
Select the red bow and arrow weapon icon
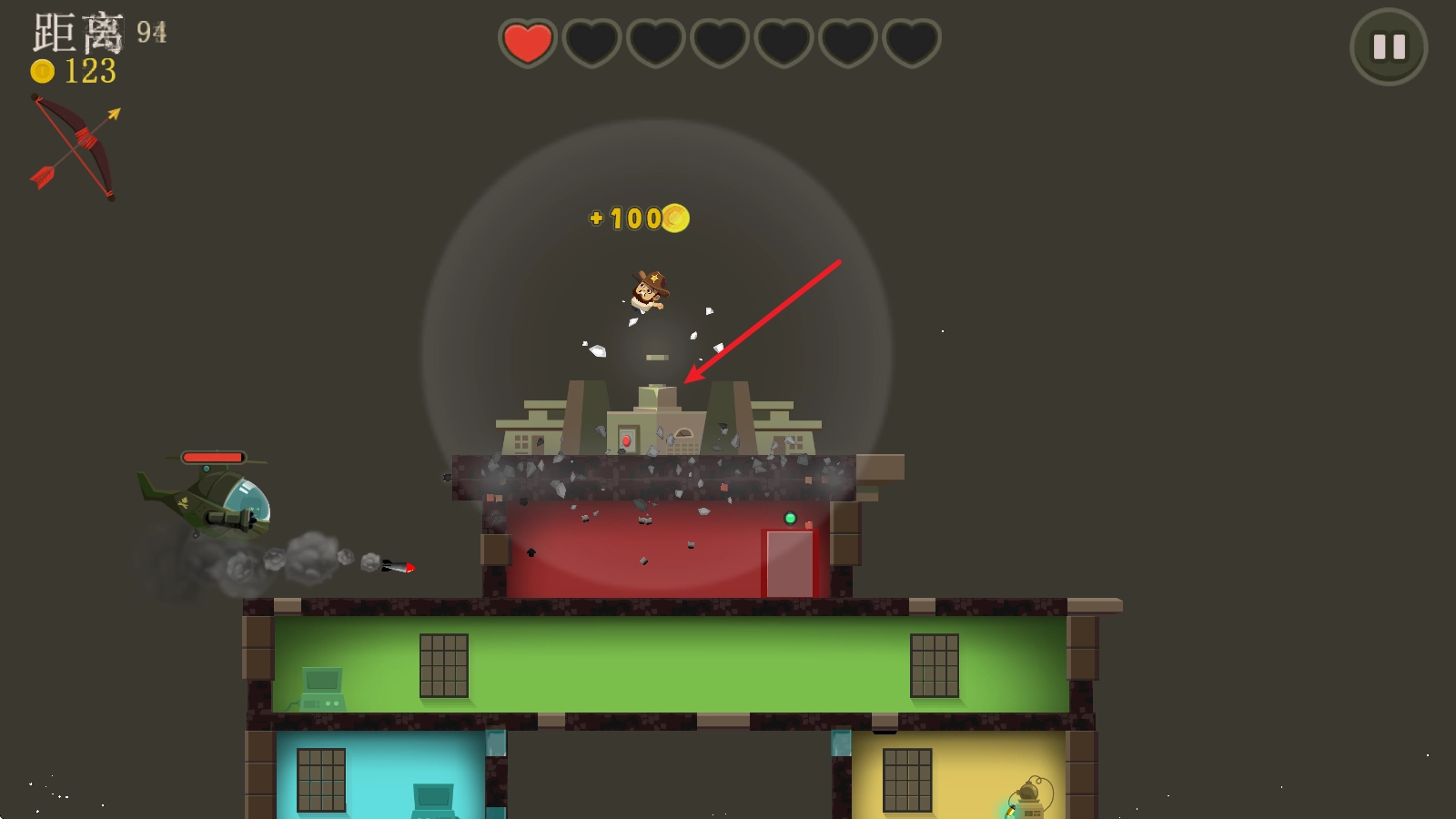point(76,146)
